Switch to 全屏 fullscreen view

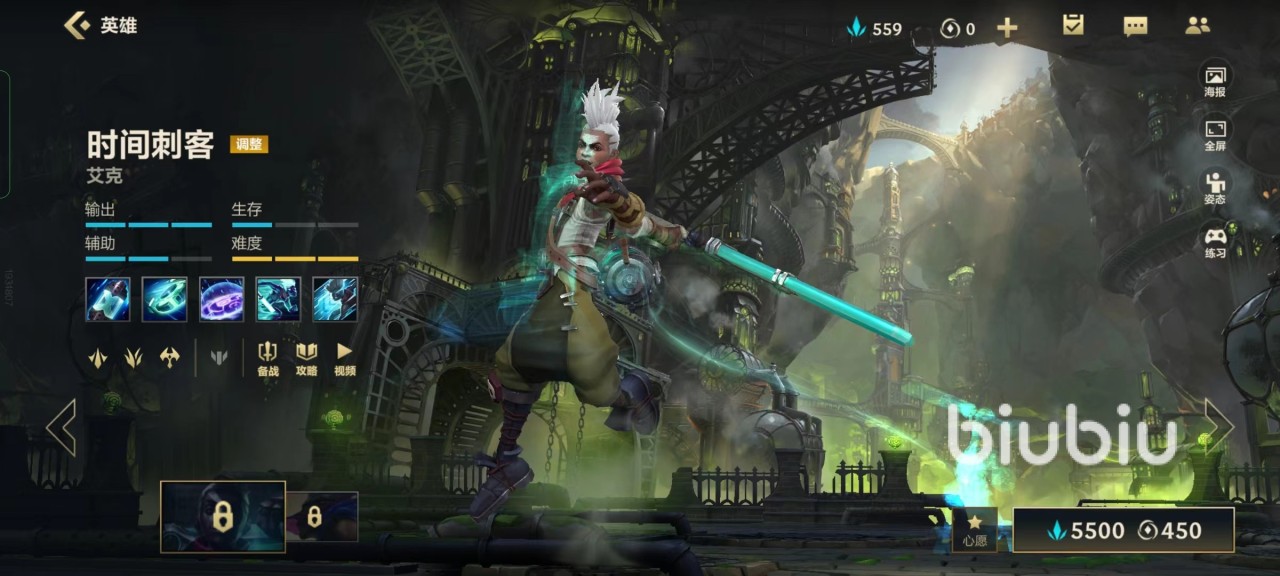[x=1215, y=135]
